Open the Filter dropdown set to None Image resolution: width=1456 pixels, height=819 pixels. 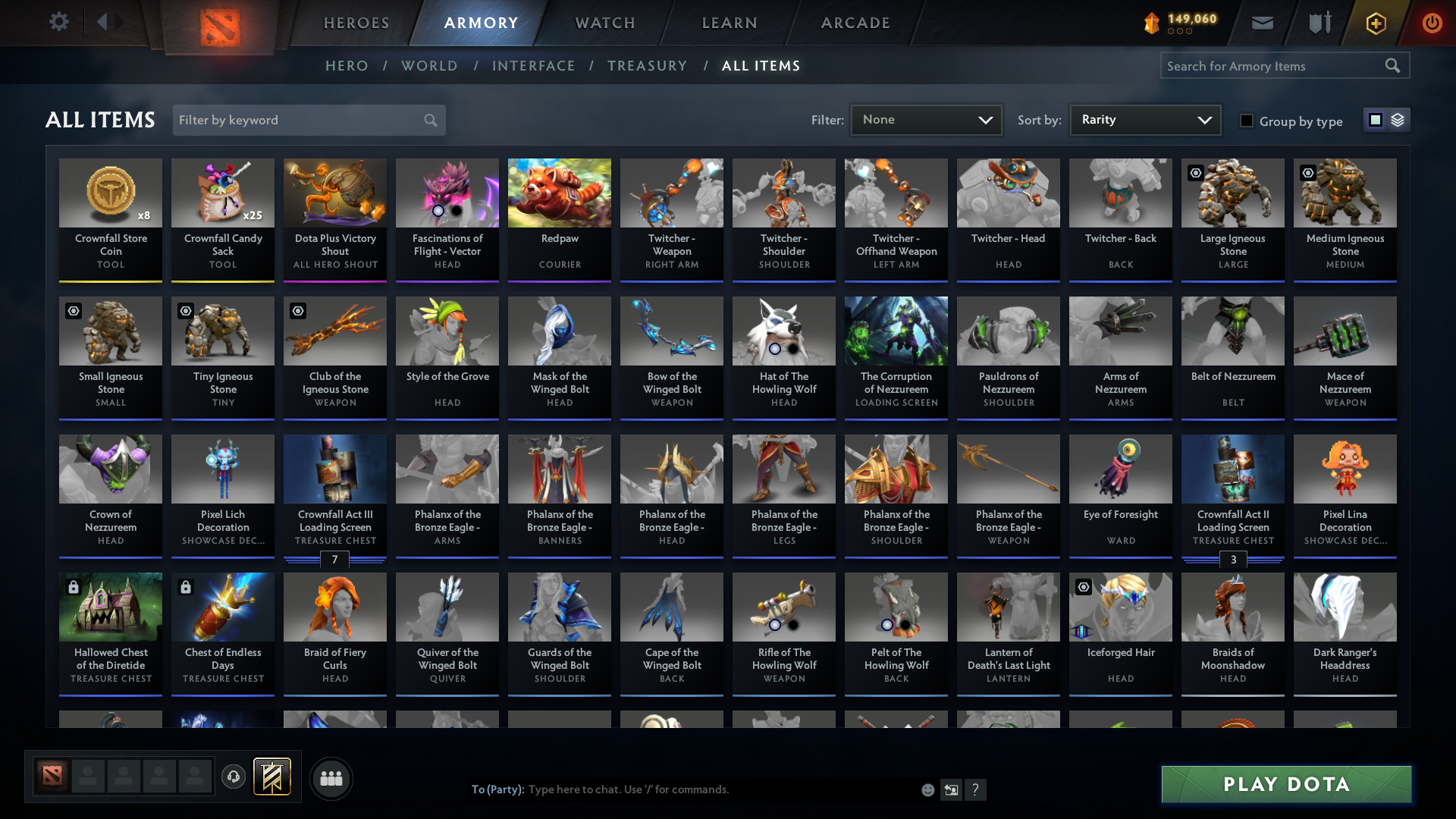[925, 119]
